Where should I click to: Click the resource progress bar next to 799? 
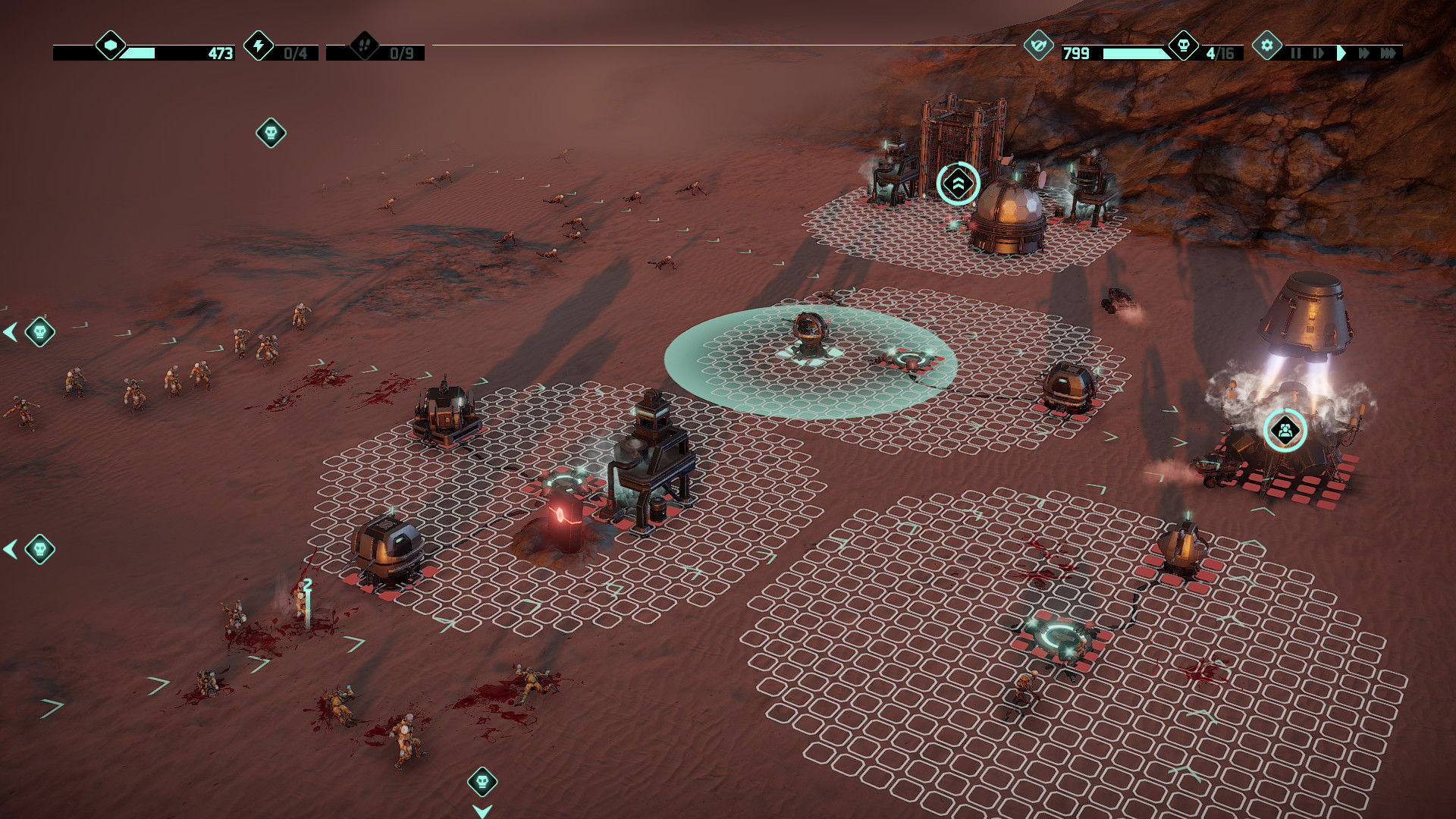(x=1135, y=53)
